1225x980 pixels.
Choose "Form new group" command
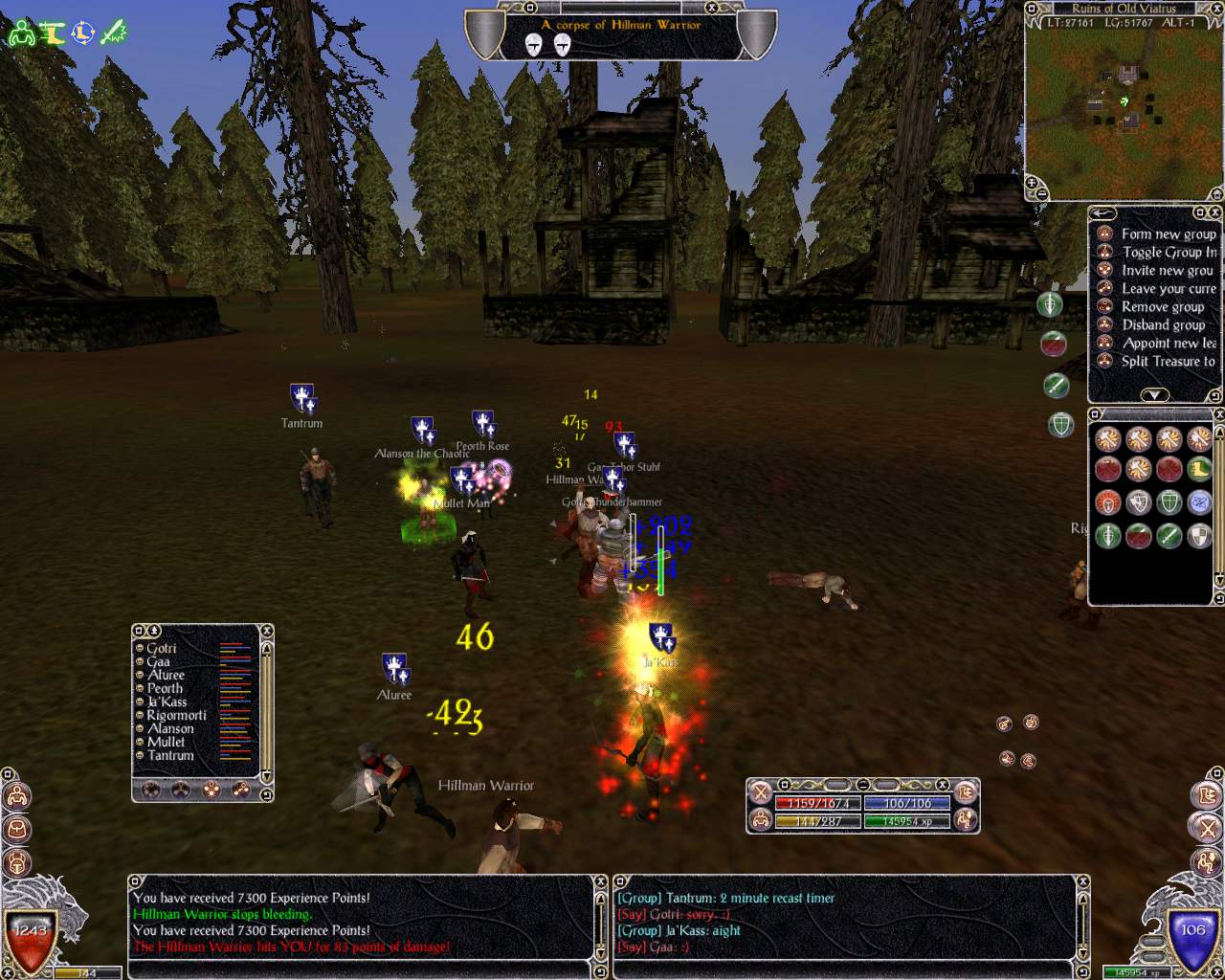coord(1168,234)
